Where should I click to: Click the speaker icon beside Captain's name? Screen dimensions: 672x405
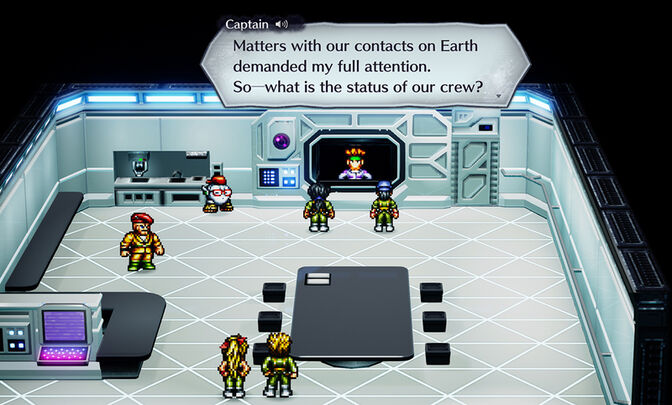281,24
